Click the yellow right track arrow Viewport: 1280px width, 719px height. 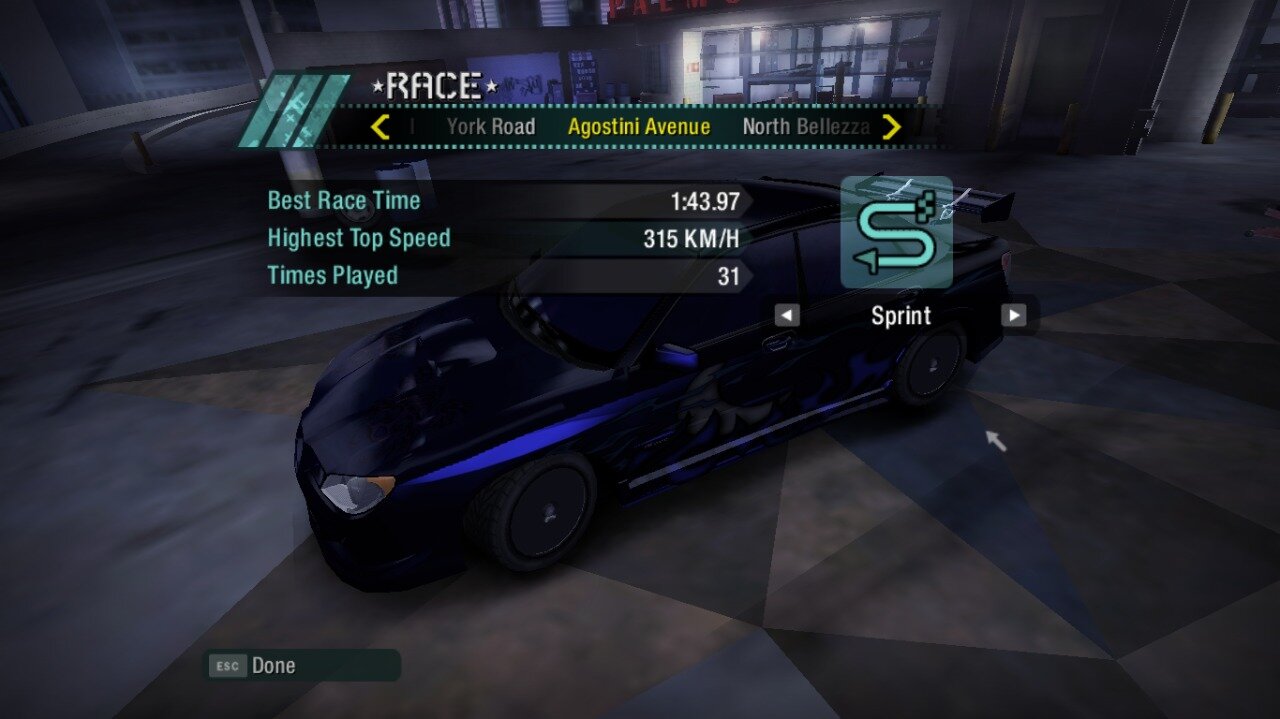tap(892, 127)
